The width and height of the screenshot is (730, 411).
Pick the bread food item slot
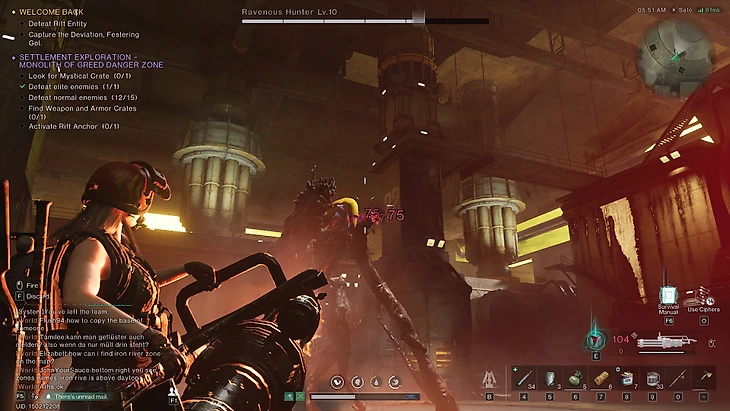click(601, 378)
